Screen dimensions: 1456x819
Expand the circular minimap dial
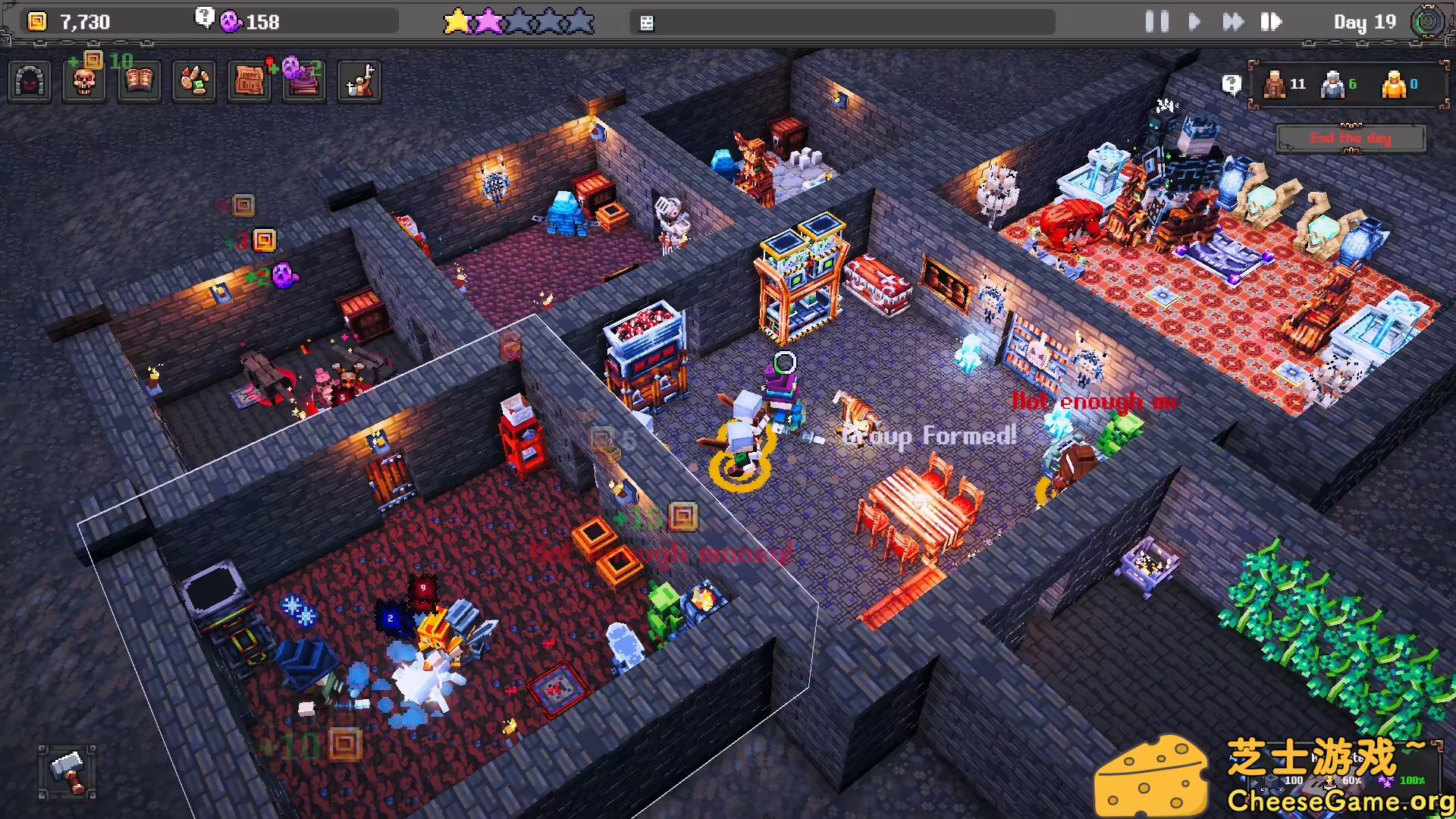click(1428, 22)
